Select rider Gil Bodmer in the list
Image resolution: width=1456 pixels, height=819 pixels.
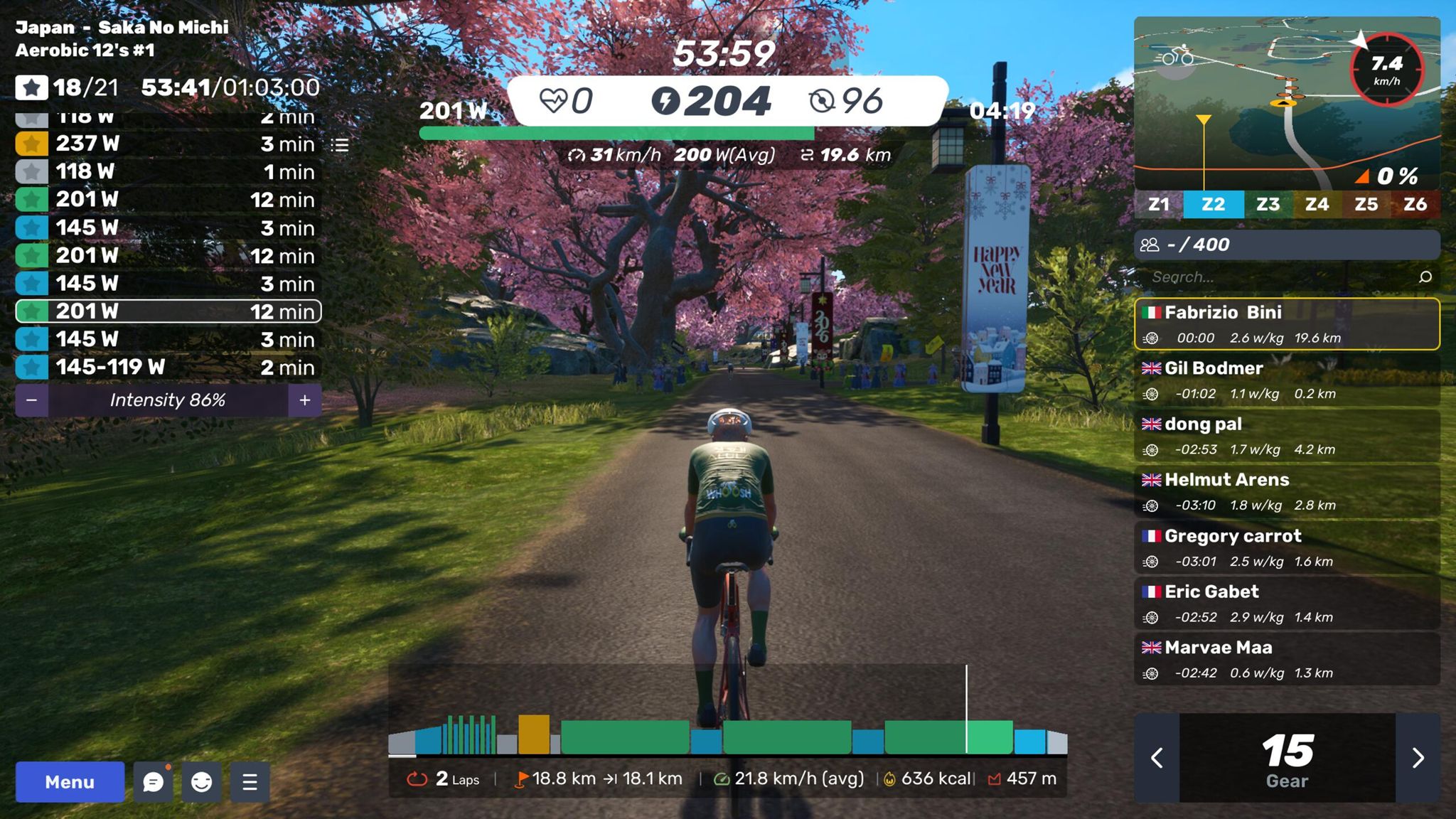click(x=1287, y=380)
